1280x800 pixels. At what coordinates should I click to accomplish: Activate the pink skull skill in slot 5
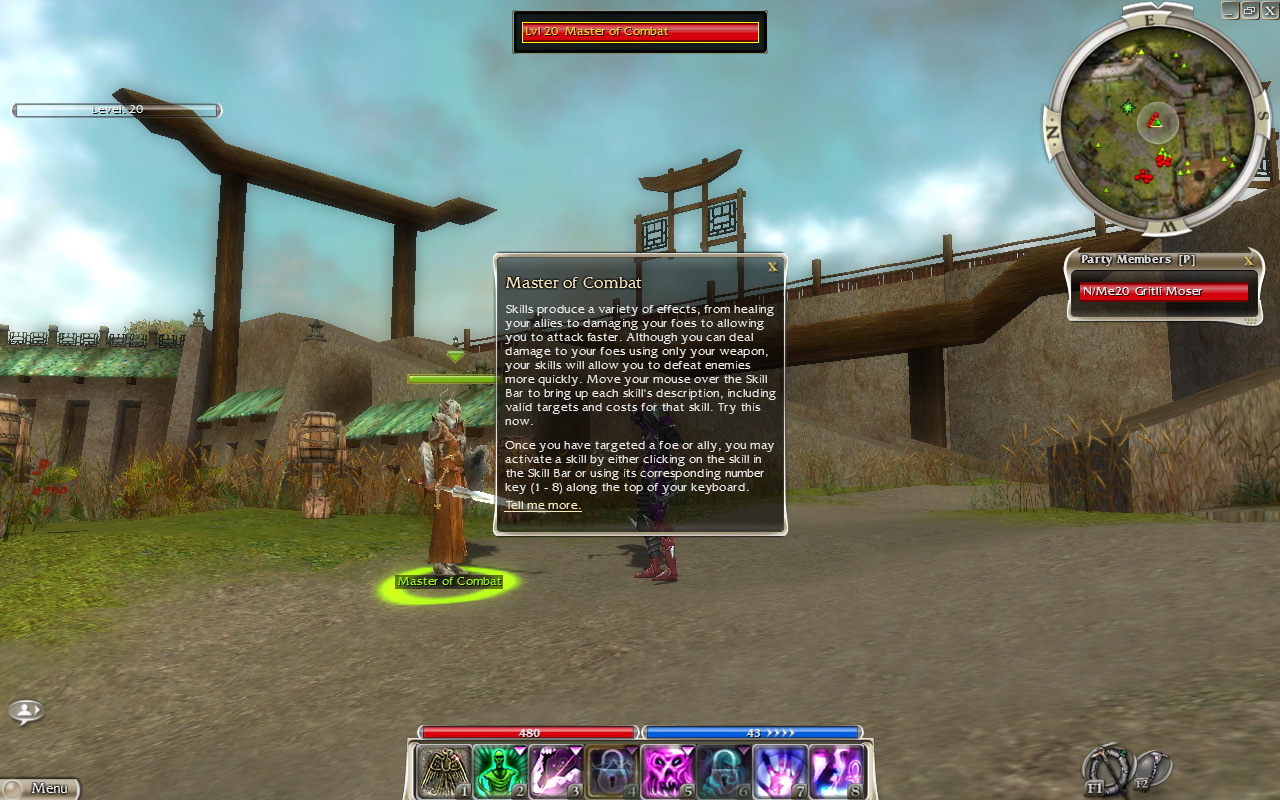(667, 772)
